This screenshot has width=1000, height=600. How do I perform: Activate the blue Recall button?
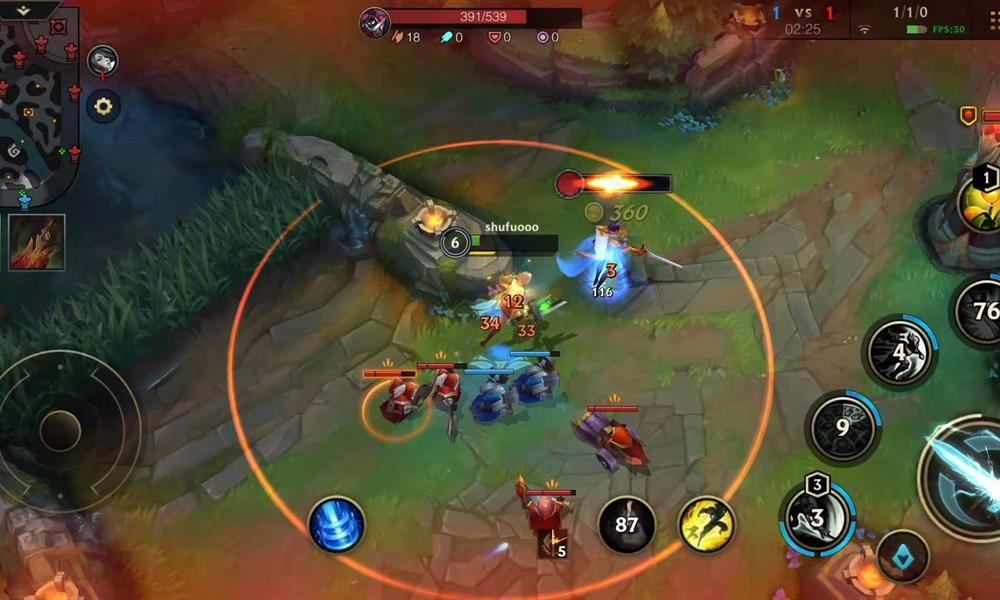(x=336, y=524)
